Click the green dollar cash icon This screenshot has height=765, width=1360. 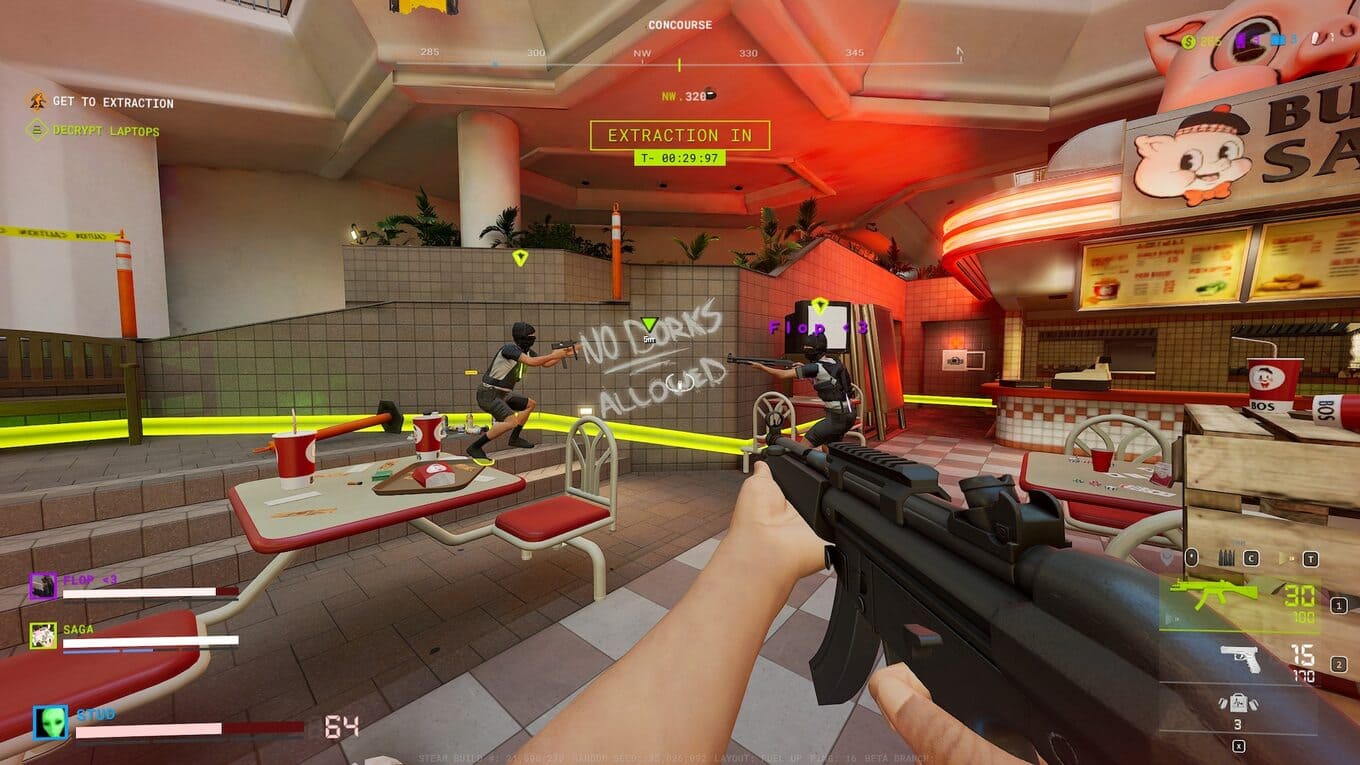(1188, 41)
